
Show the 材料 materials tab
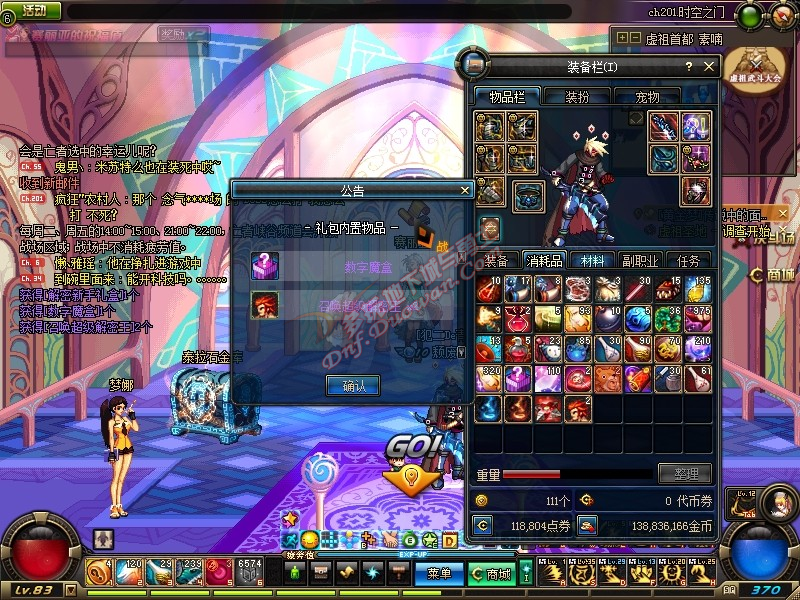pyautogui.click(x=592, y=260)
